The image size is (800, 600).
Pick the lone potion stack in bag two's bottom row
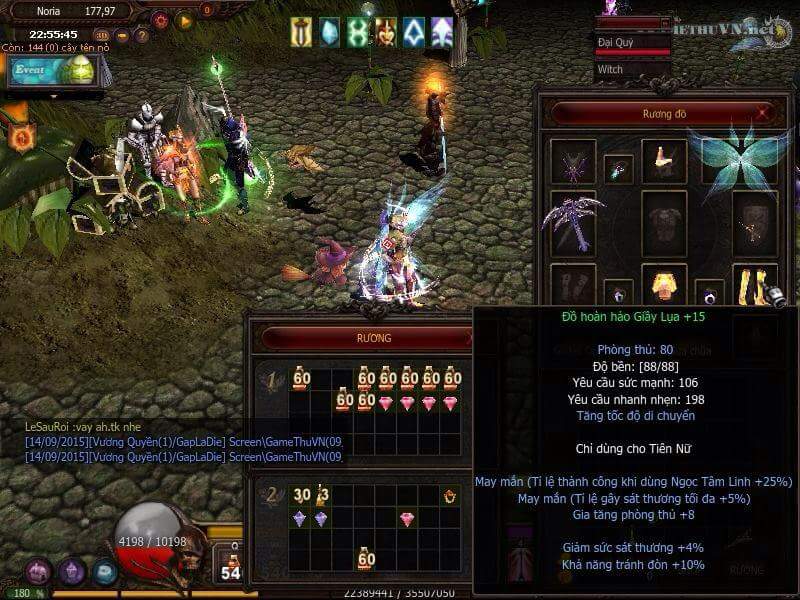coord(366,559)
